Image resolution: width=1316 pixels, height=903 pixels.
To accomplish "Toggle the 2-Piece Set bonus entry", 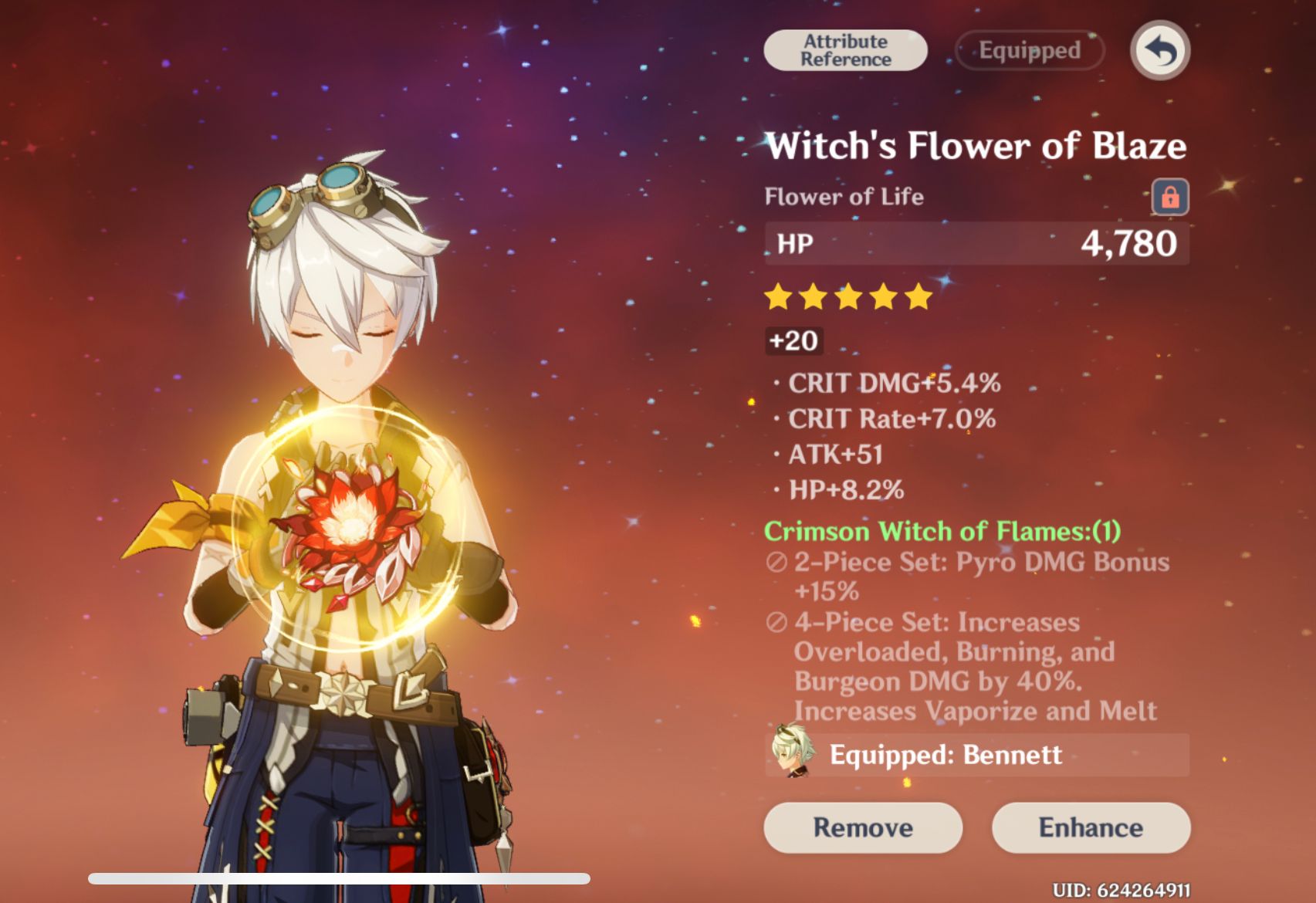I will click(965, 577).
